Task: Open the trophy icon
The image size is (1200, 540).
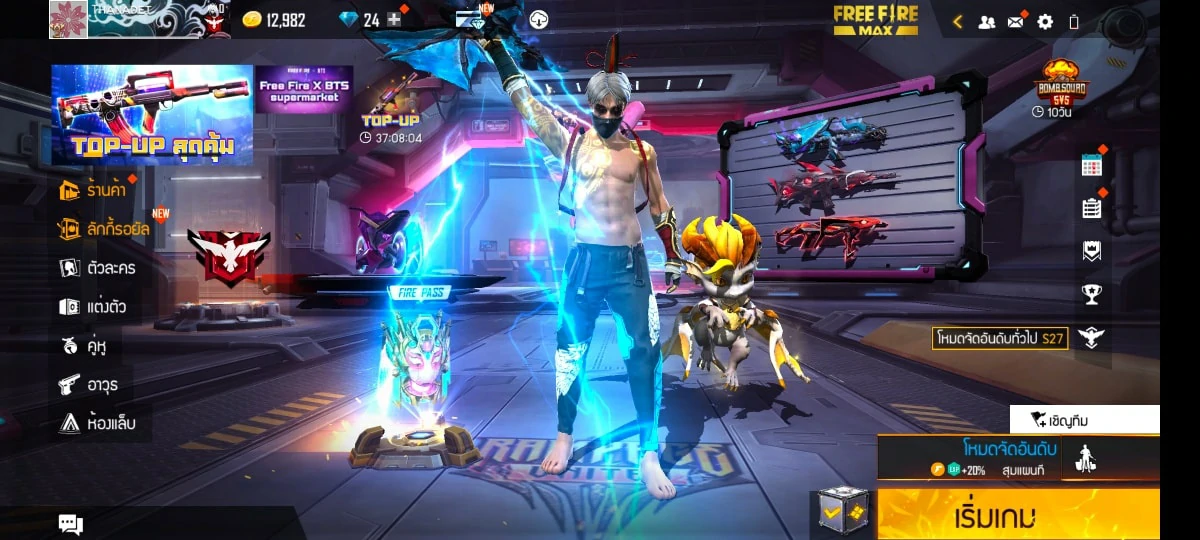Action: coord(1092,294)
